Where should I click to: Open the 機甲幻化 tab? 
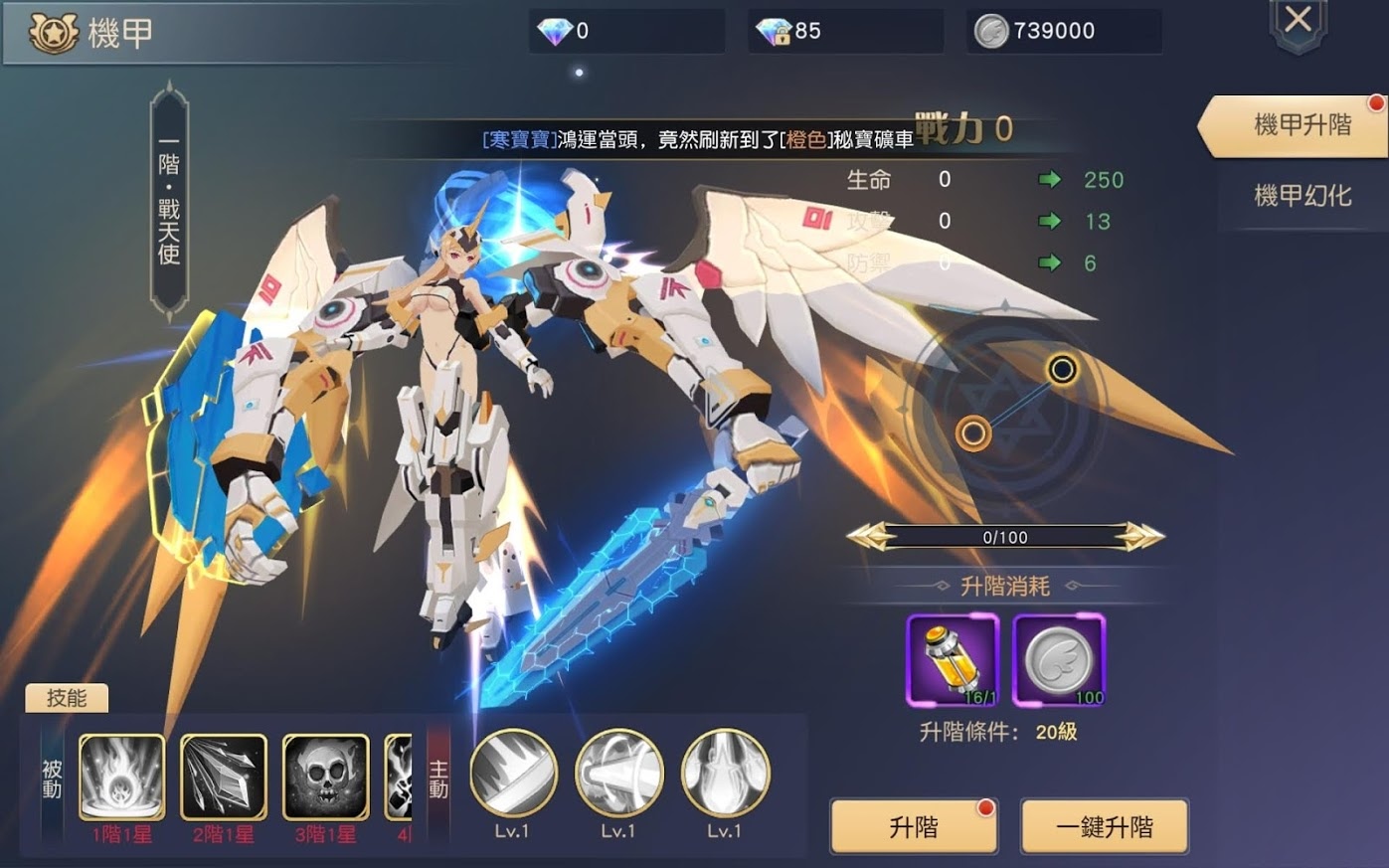pyautogui.click(x=1302, y=195)
